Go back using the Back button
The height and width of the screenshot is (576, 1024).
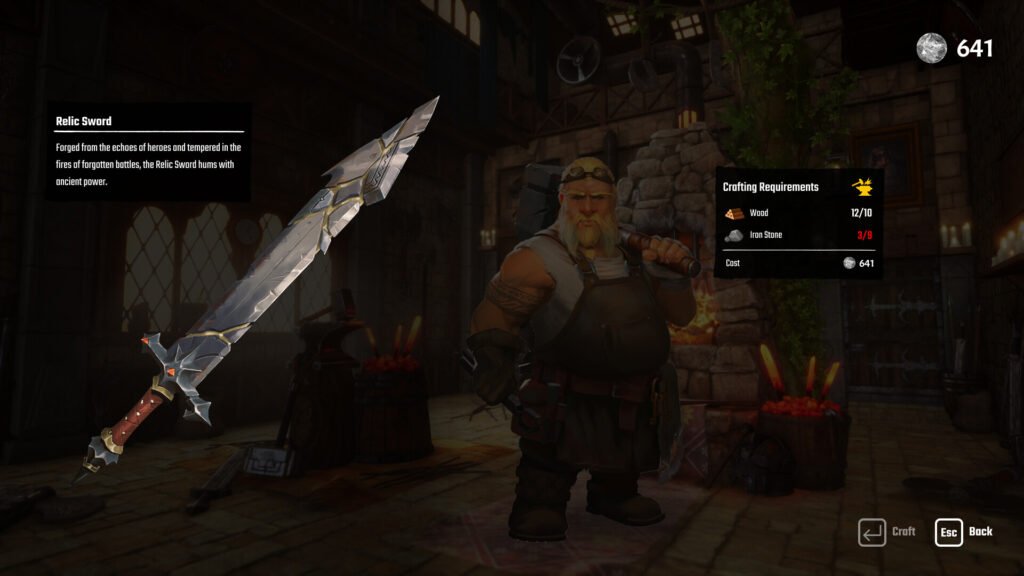coord(964,532)
